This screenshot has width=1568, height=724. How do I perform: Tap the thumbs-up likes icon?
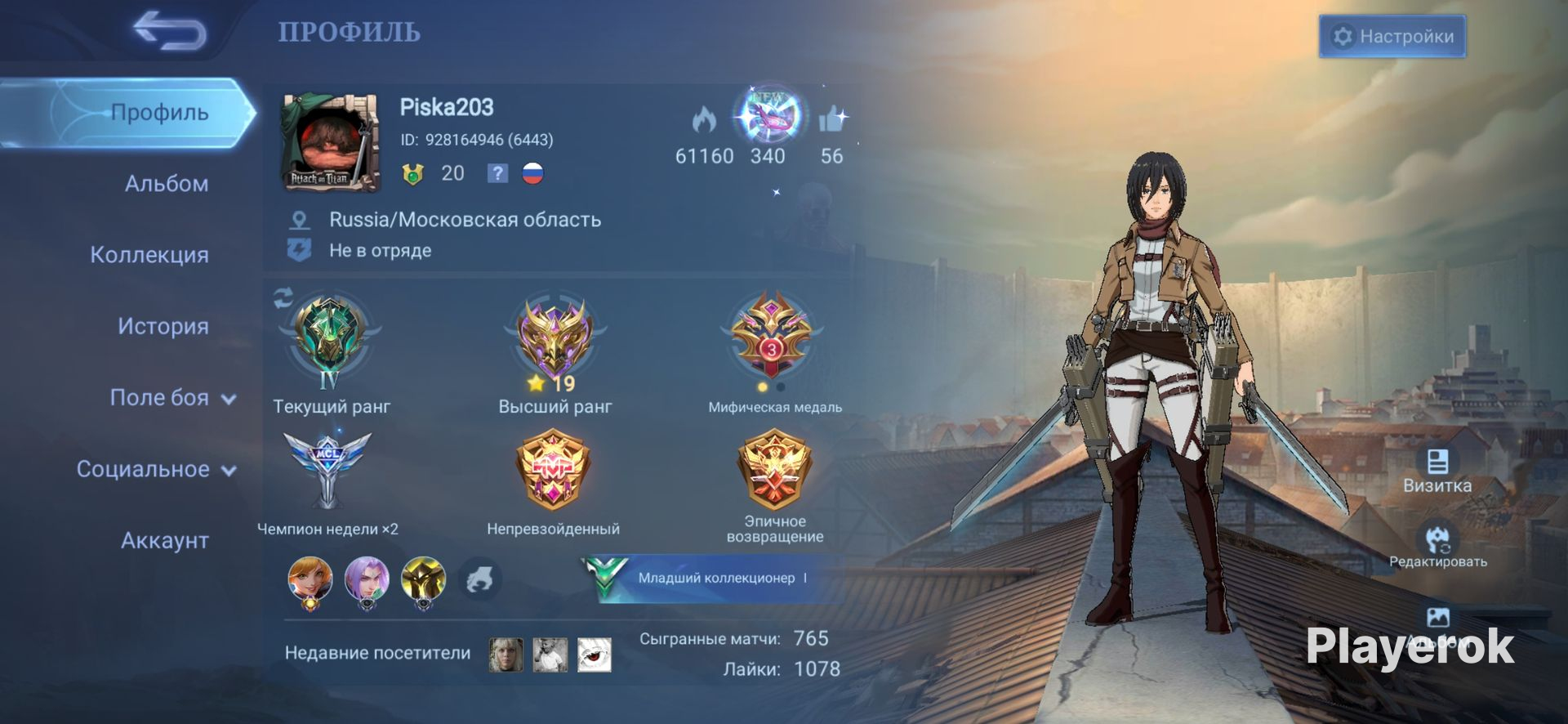click(x=832, y=121)
